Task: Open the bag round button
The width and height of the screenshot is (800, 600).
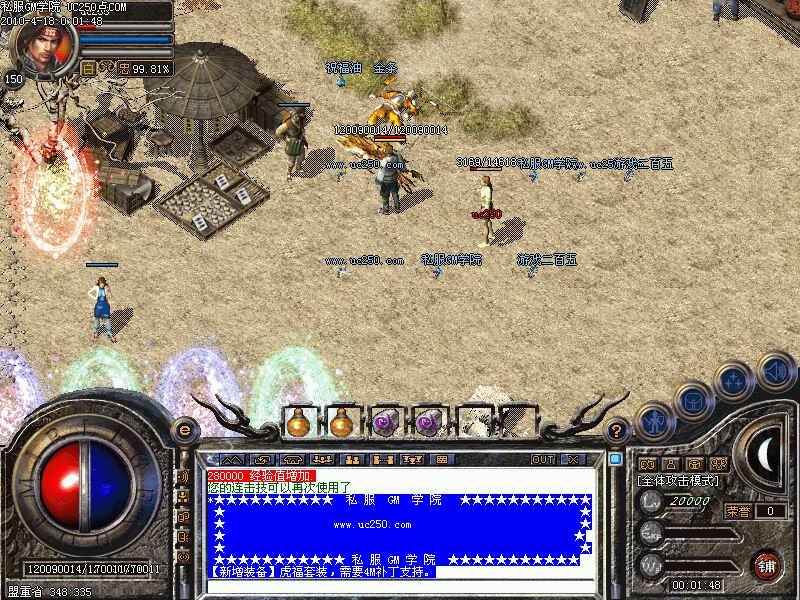Action: coord(693,401)
